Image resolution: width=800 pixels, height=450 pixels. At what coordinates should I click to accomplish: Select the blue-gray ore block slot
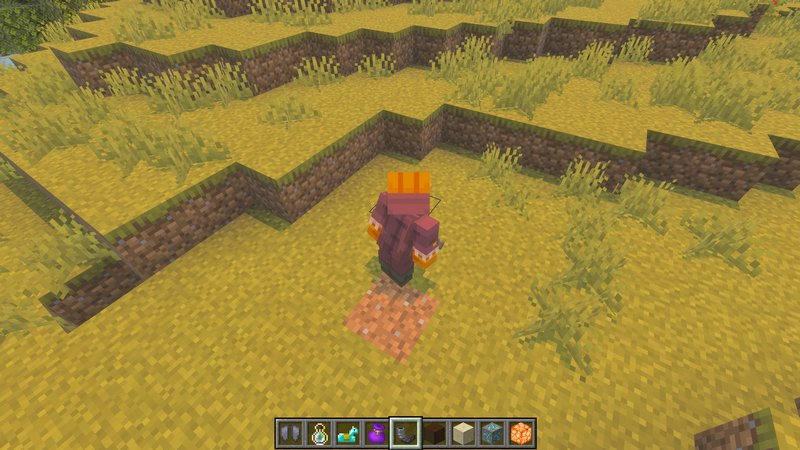click(492, 433)
